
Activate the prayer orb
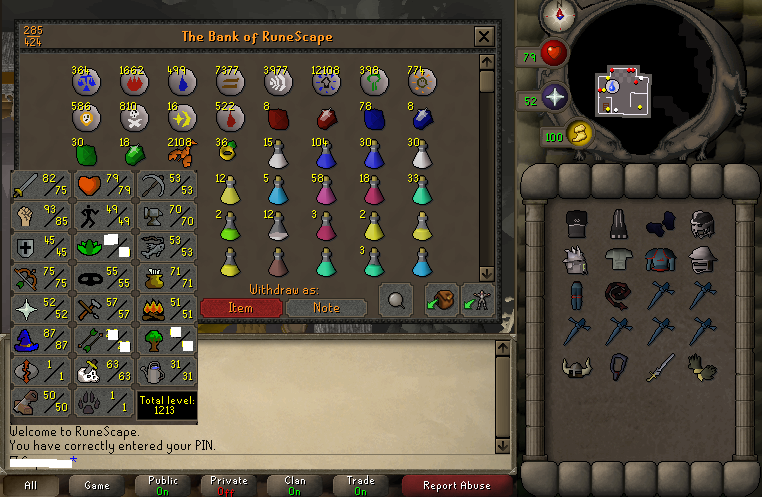(x=554, y=98)
